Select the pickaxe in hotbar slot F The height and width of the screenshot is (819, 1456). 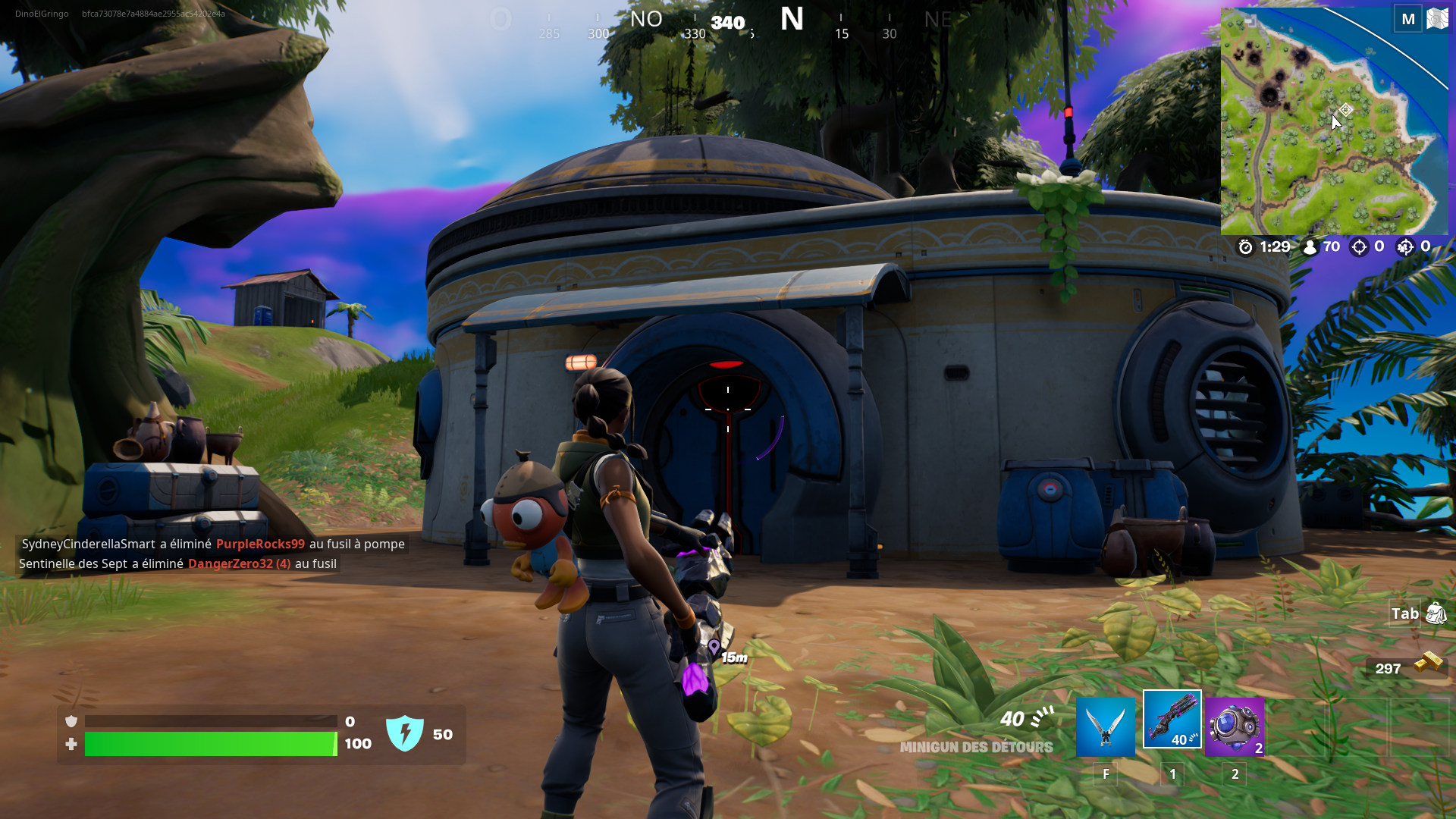coord(1106,726)
